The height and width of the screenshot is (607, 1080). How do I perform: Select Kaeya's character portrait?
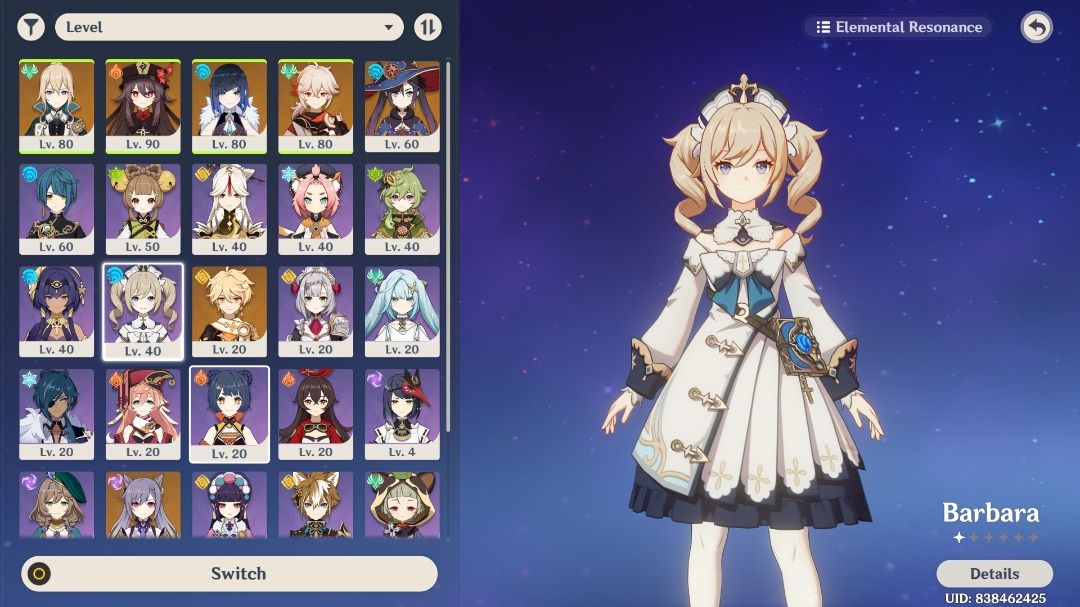[57, 413]
